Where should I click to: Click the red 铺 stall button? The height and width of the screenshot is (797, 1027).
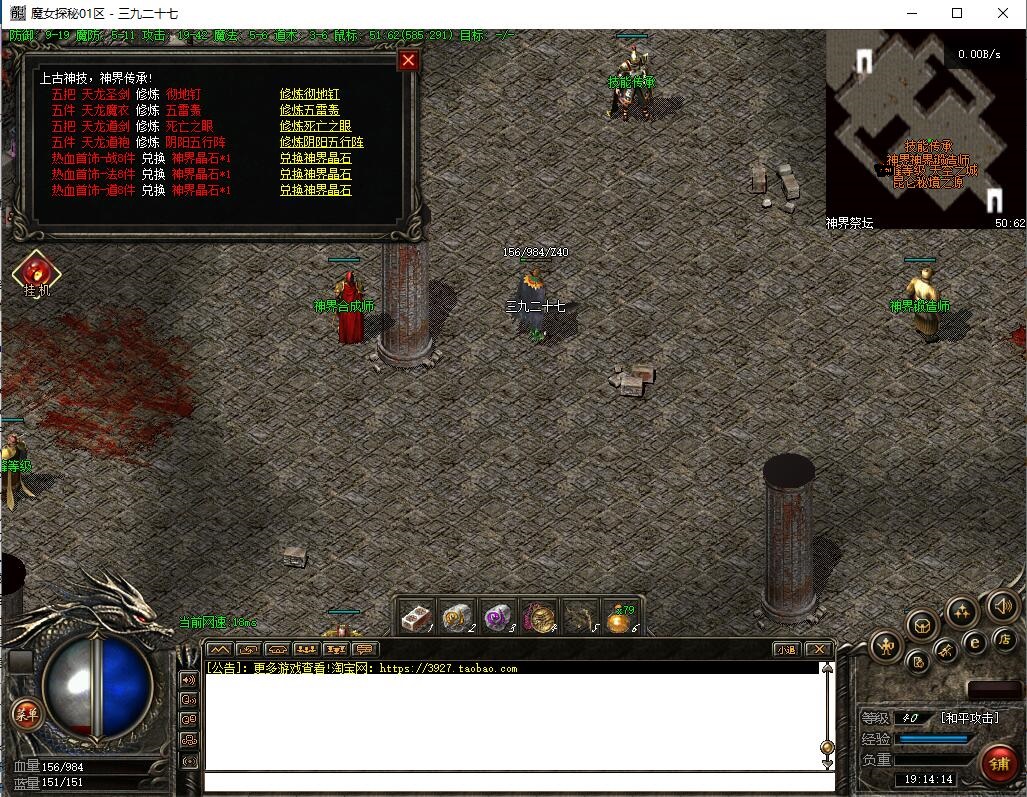(x=998, y=764)
